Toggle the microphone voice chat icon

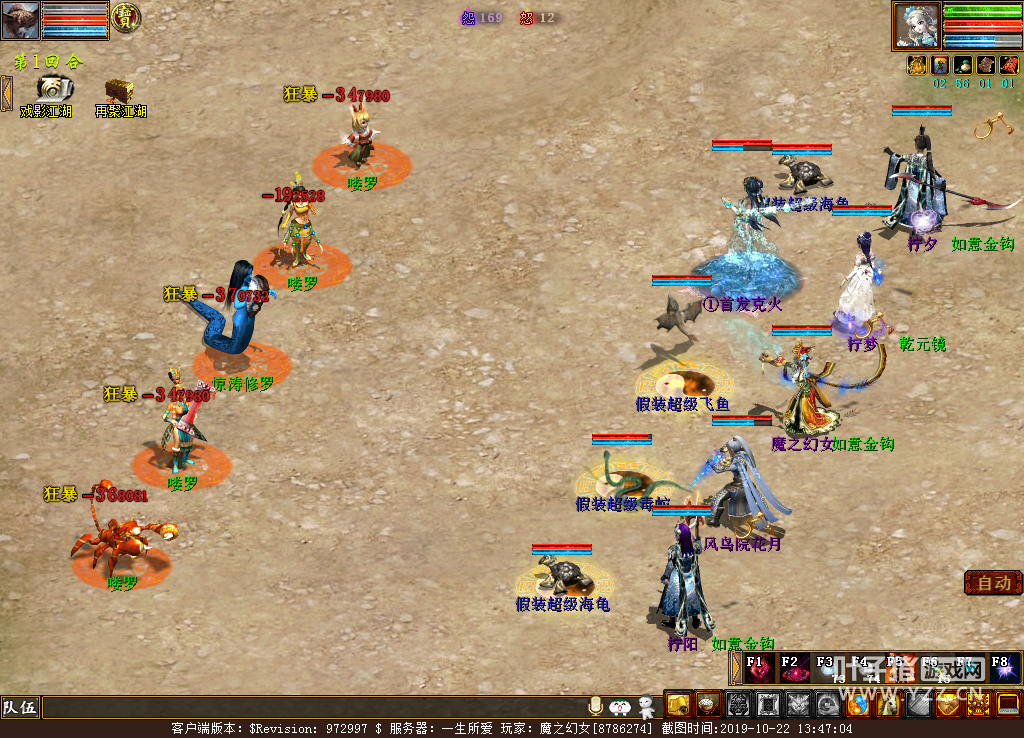pyautogui.click(x=596, y=707)
